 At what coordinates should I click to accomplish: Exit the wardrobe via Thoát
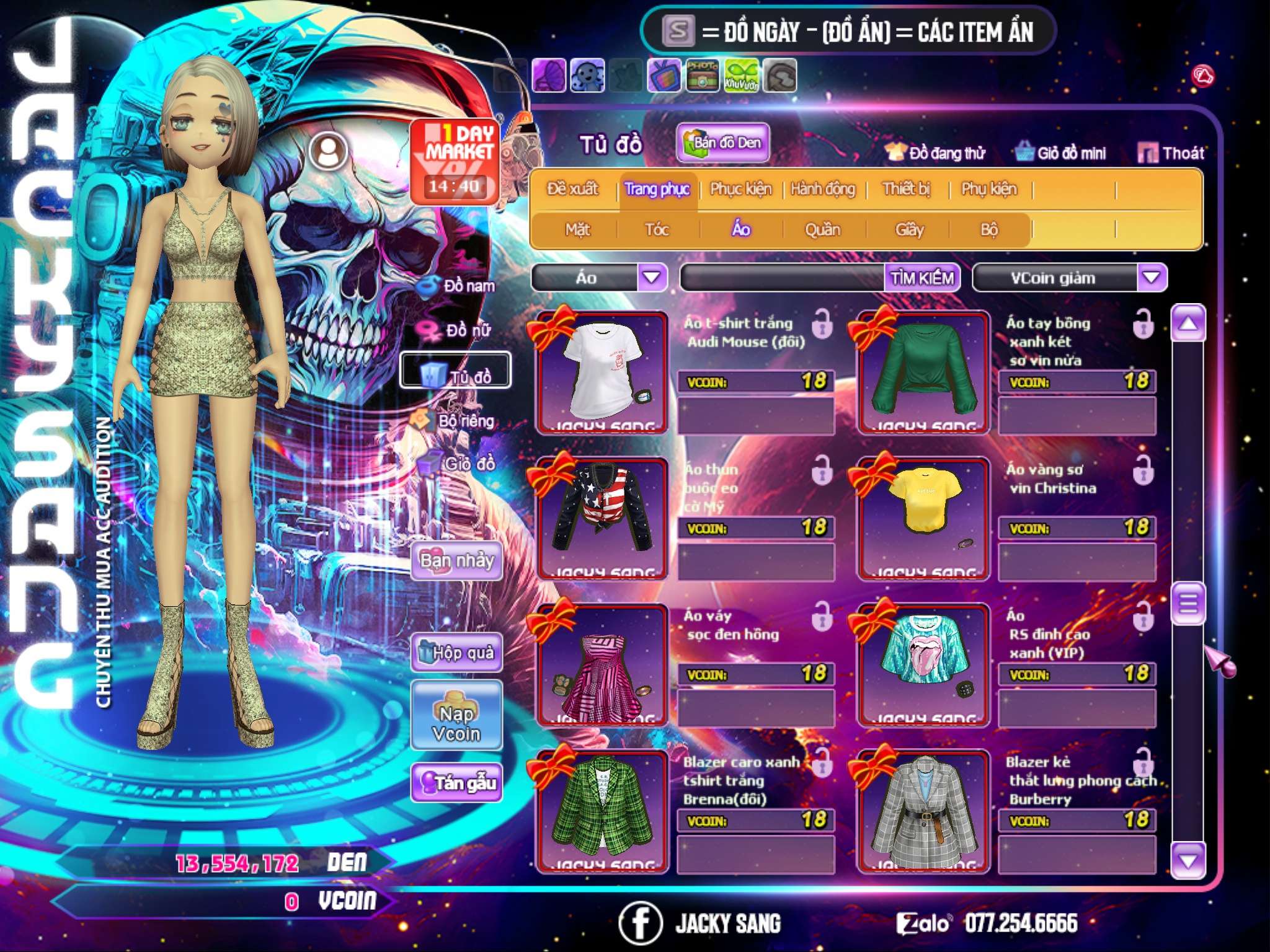click(1171, 153)
